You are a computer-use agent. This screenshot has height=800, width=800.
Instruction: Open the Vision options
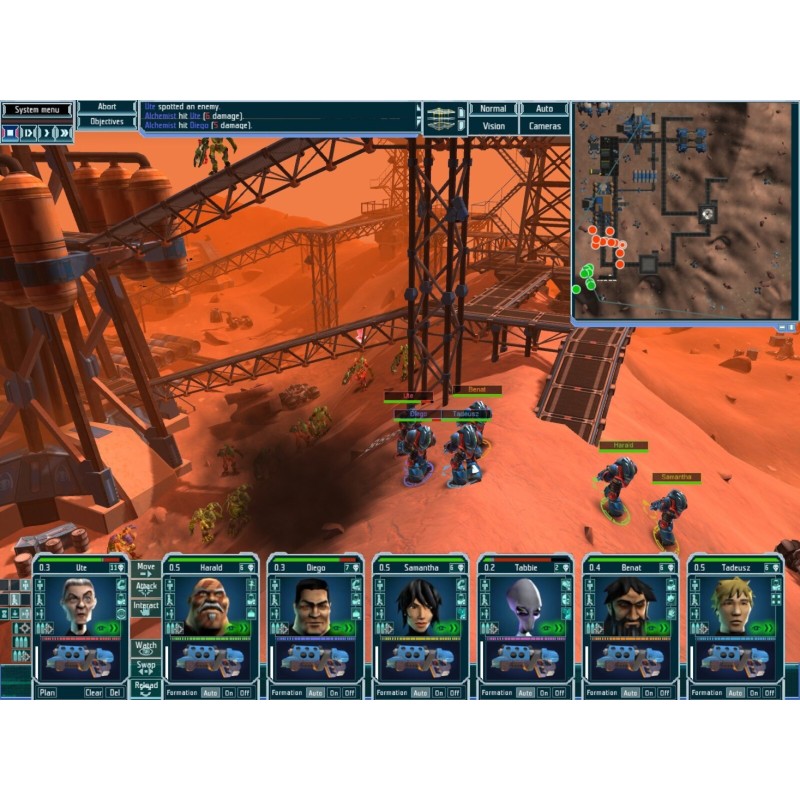click(x=493, y=126)
